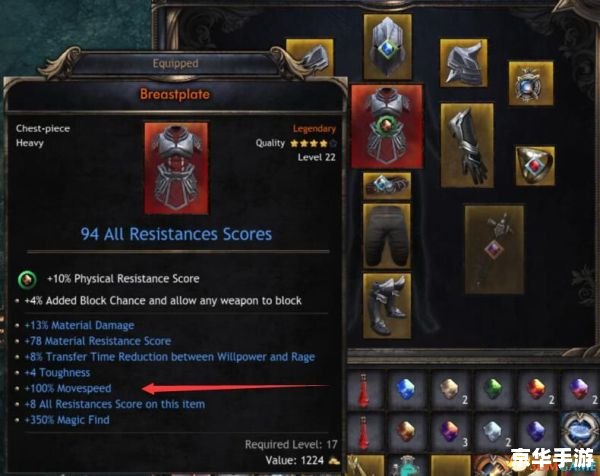Select the equipped gauntlets slot
This screenshot has width=600, height=476.
[465, 144]
